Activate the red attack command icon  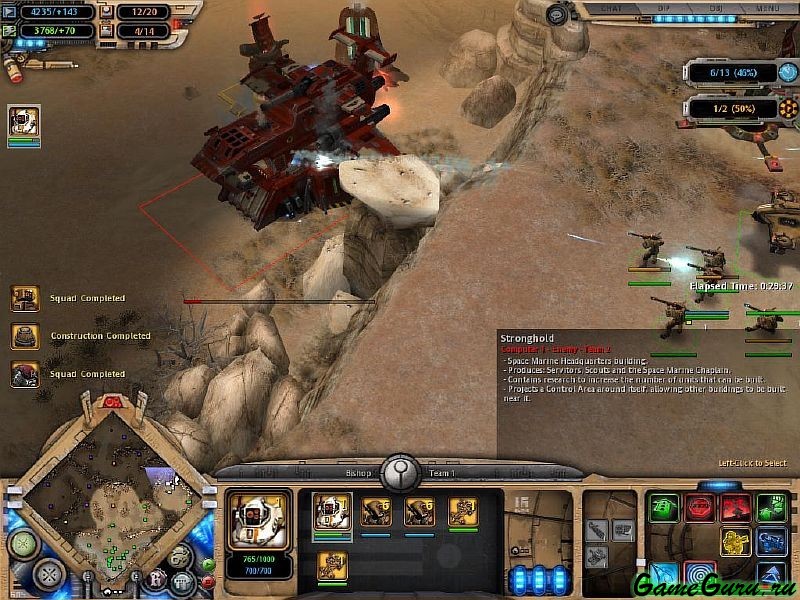[736, 507]
